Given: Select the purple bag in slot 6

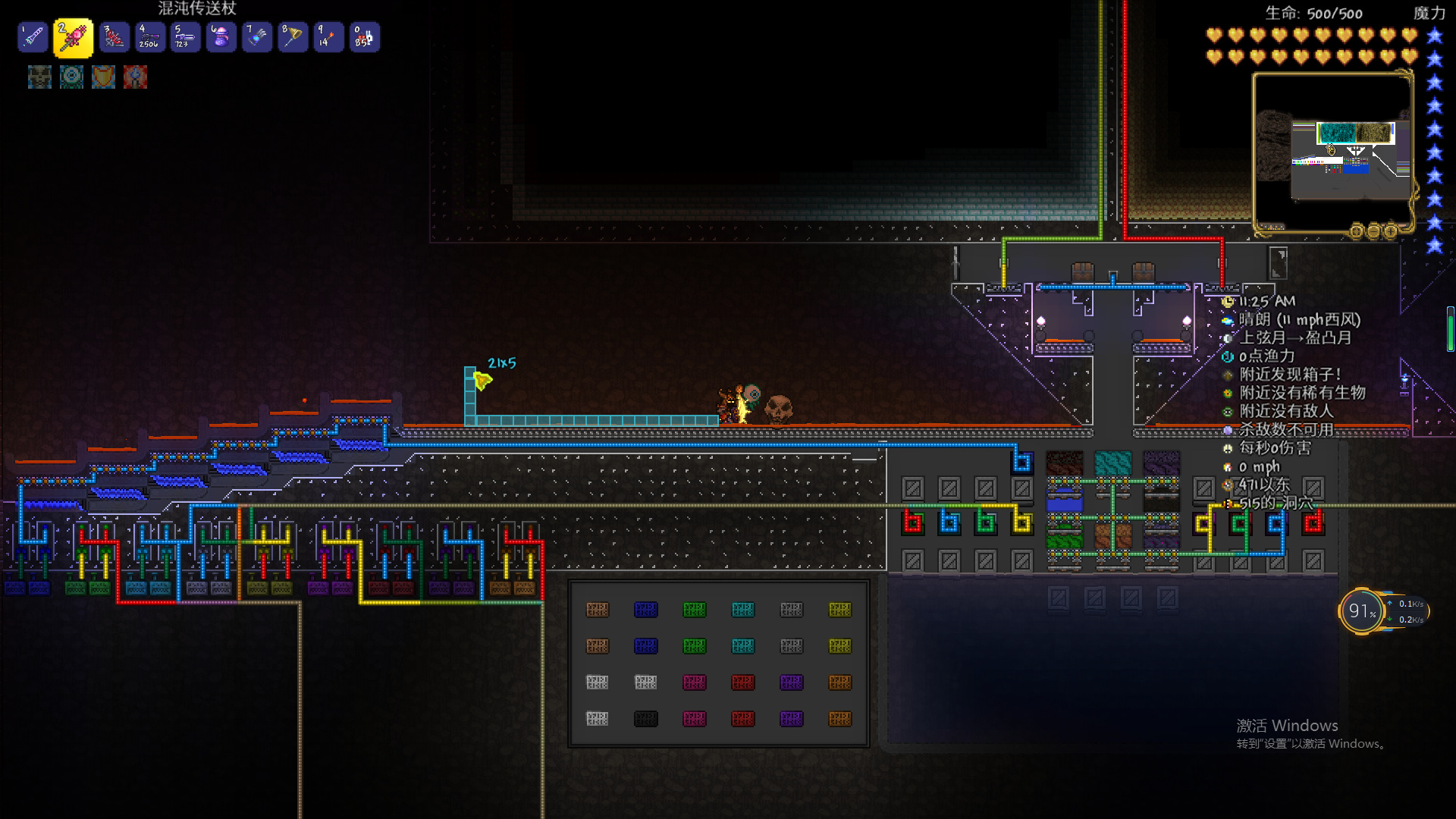Looking at the screenshot, I should pyautogui.click(x=221, y=37).
